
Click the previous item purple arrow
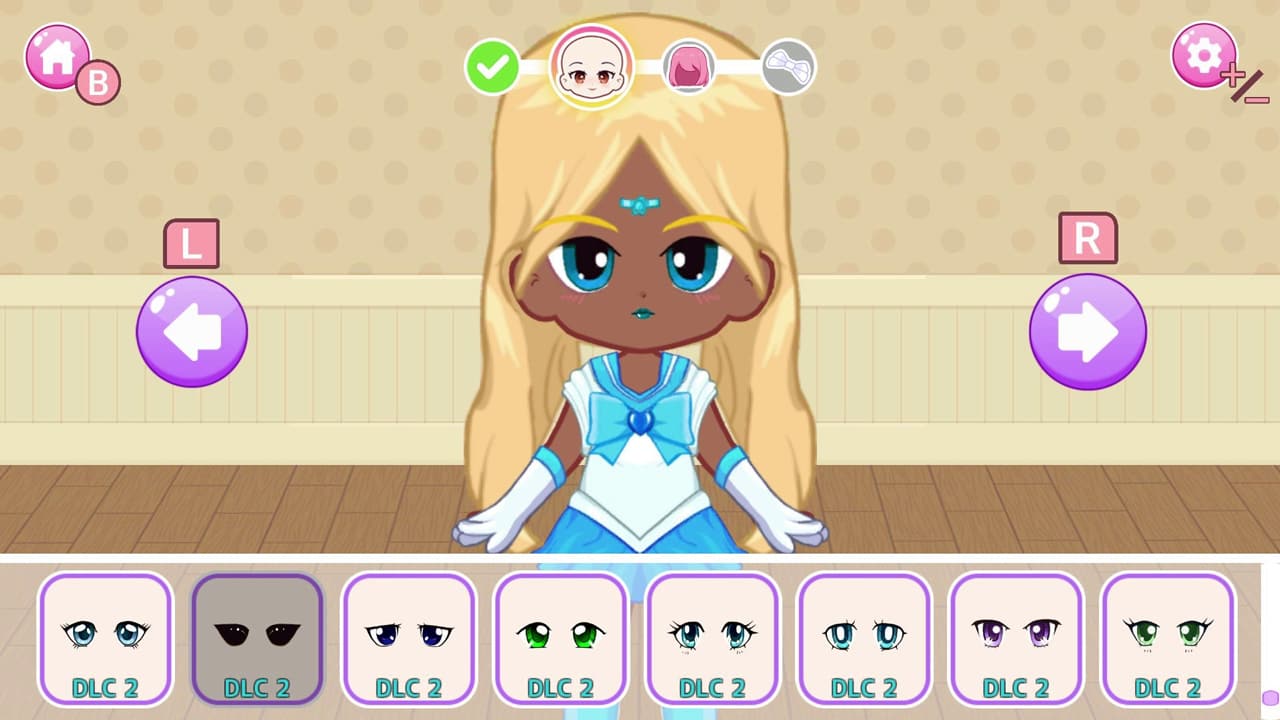[191, 330]
